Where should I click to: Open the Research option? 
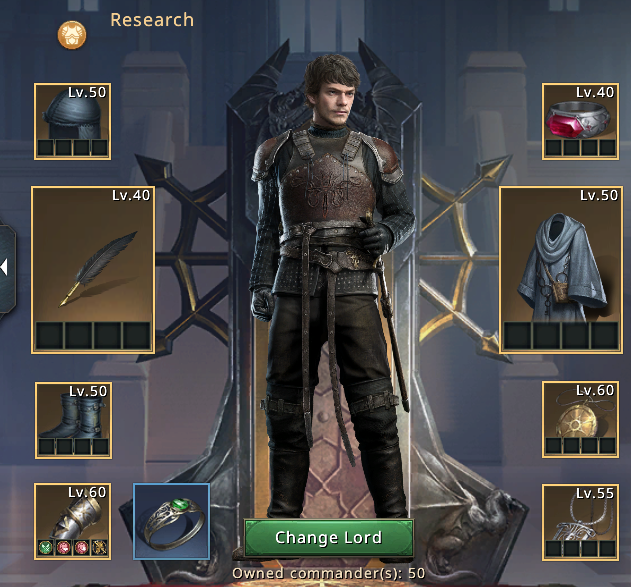(151, 20)
